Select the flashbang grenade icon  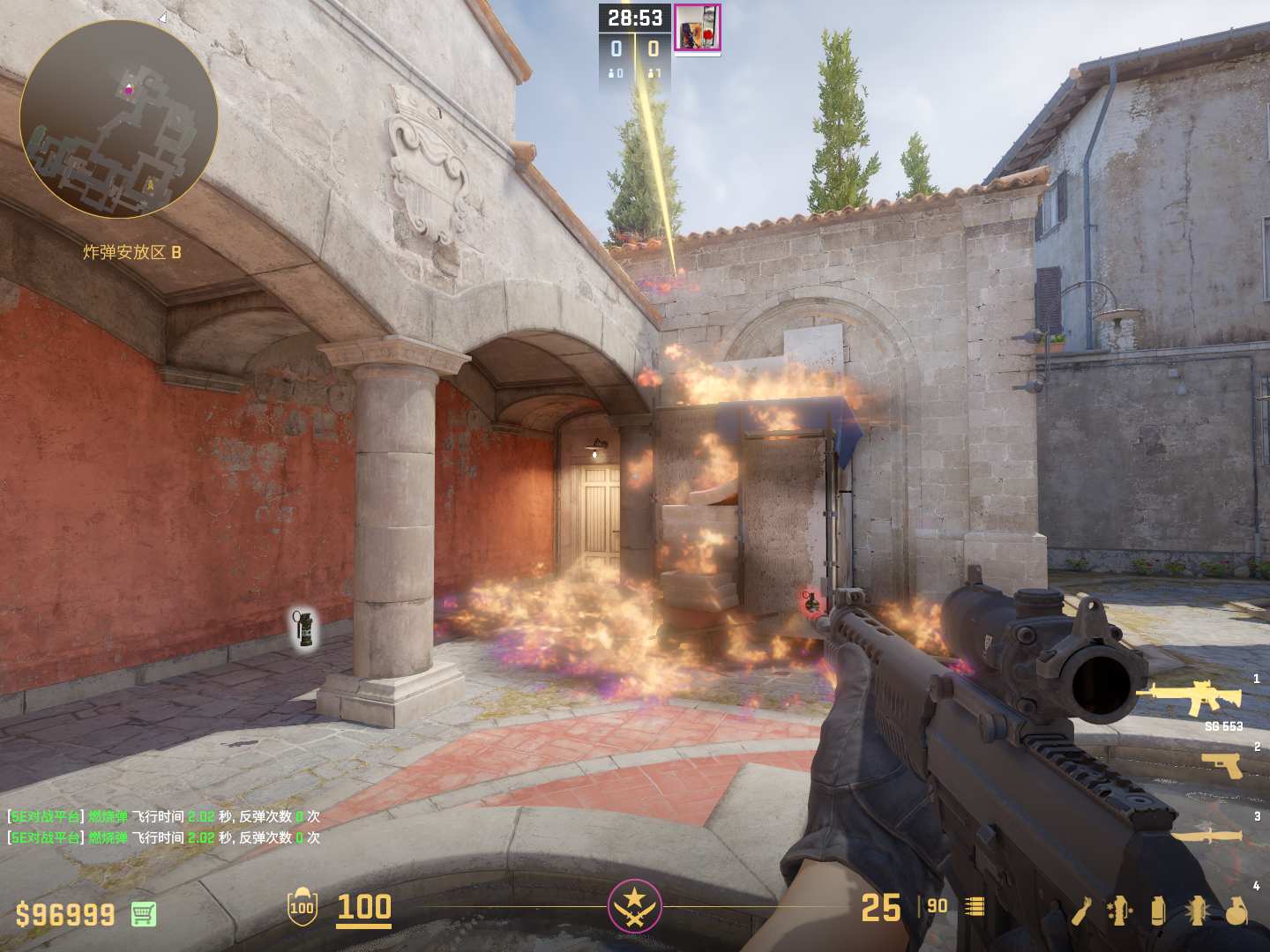[x=1197, y=911]
